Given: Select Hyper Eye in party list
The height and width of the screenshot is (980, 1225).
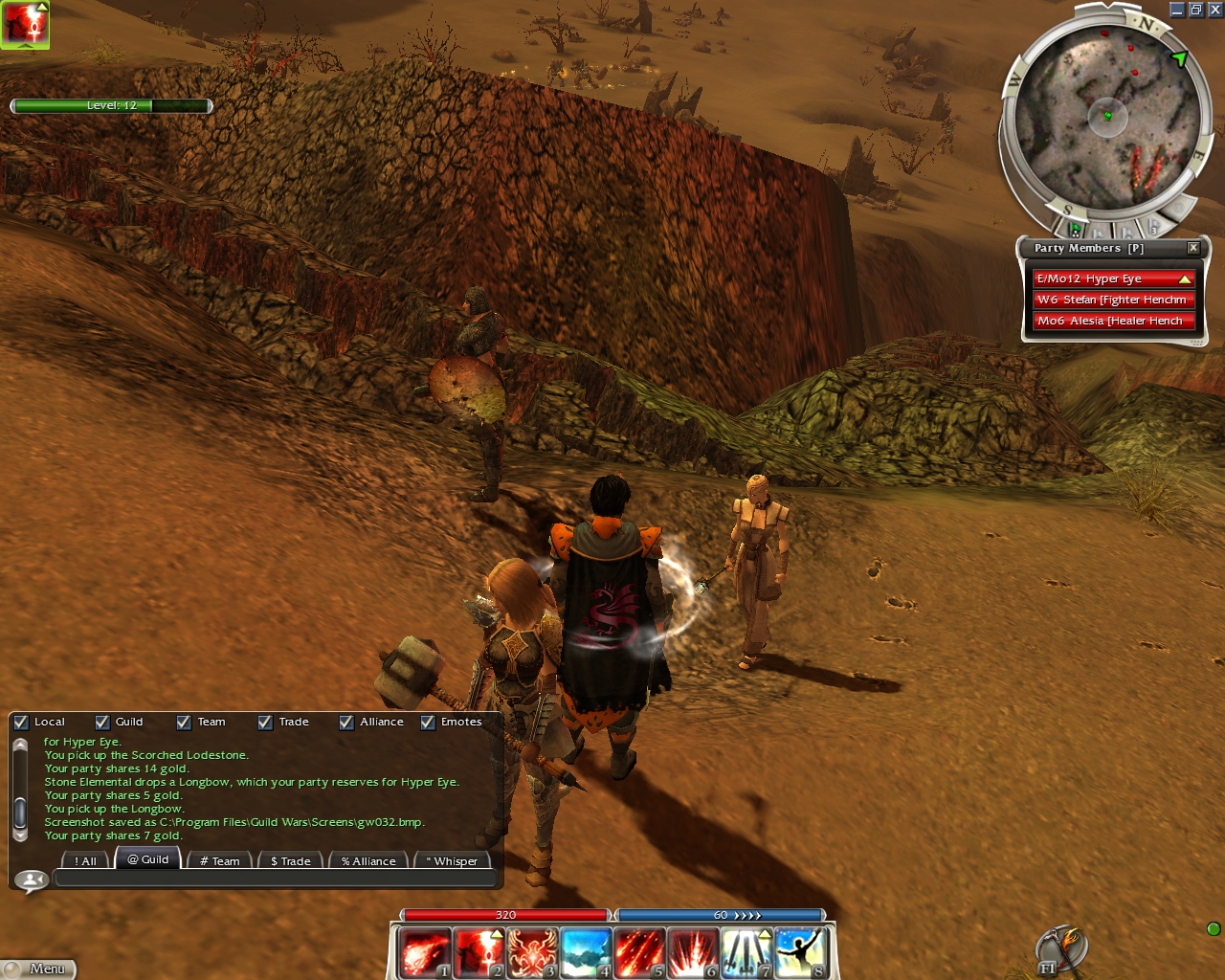Looking at the screenshot, I should tap(1113, 278).
